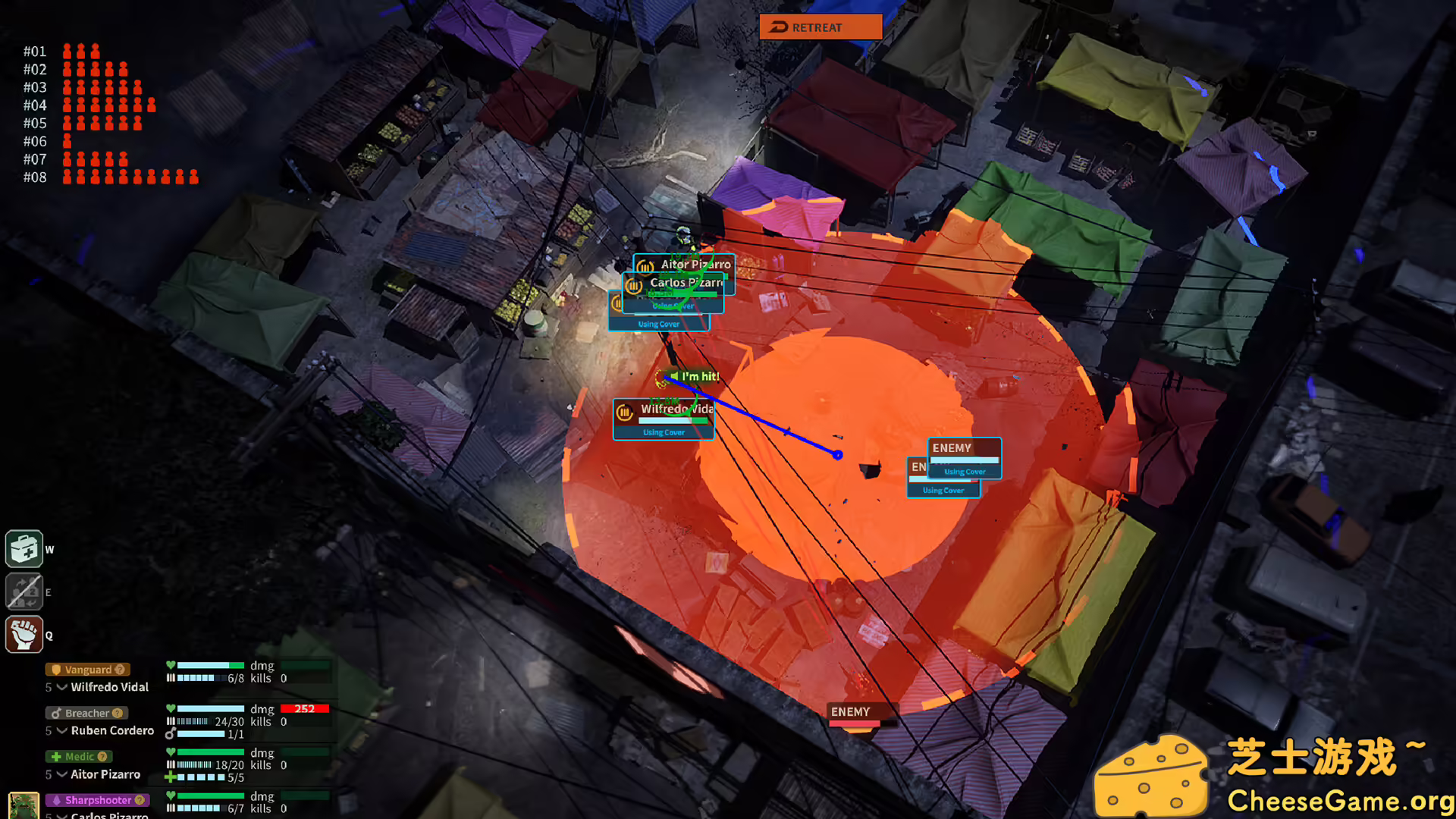Toggle the question mark on the Medic badge
Viewport: 1456px width, 819px height.
[102, 756]
